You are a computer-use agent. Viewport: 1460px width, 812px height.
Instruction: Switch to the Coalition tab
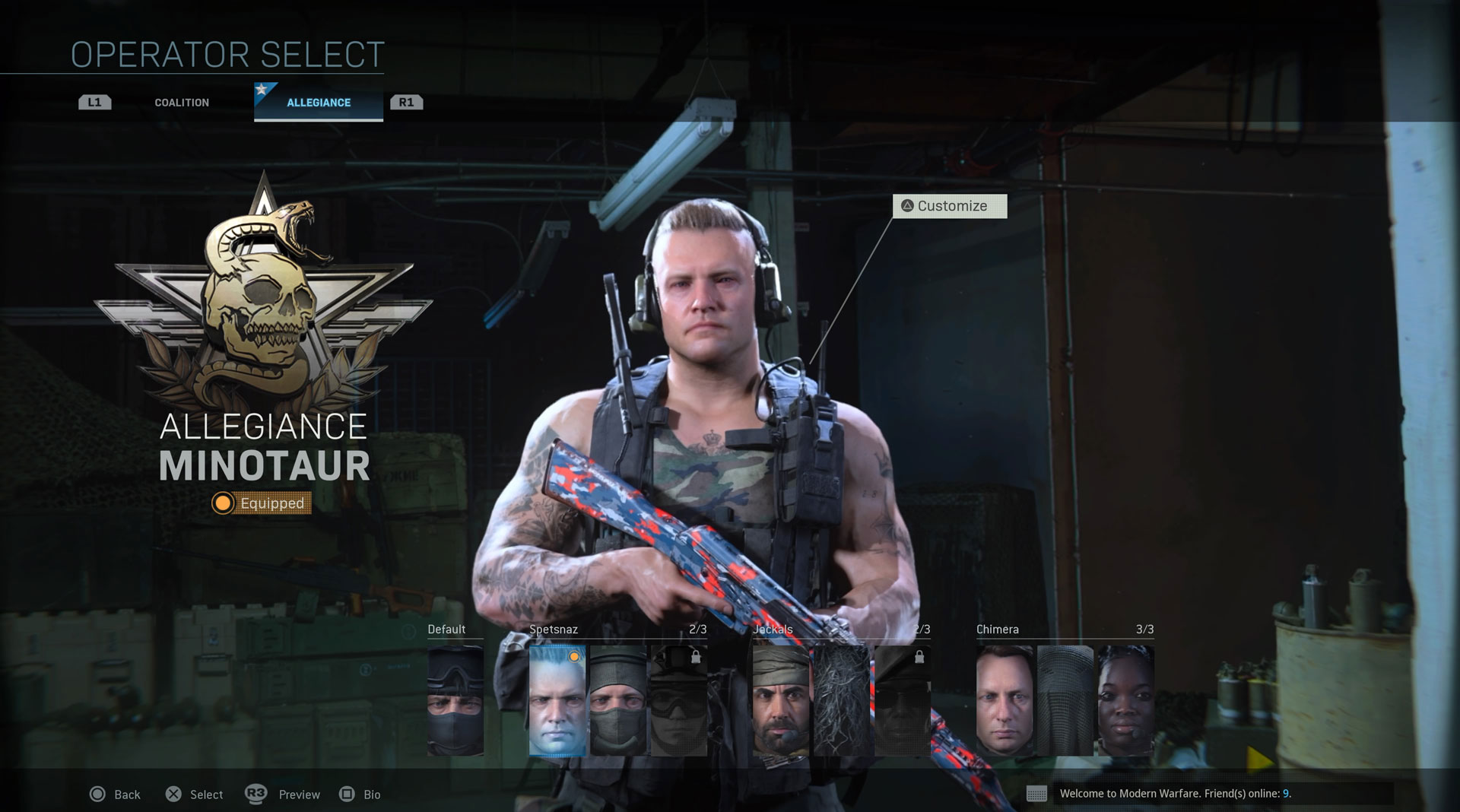click(182, 103)
